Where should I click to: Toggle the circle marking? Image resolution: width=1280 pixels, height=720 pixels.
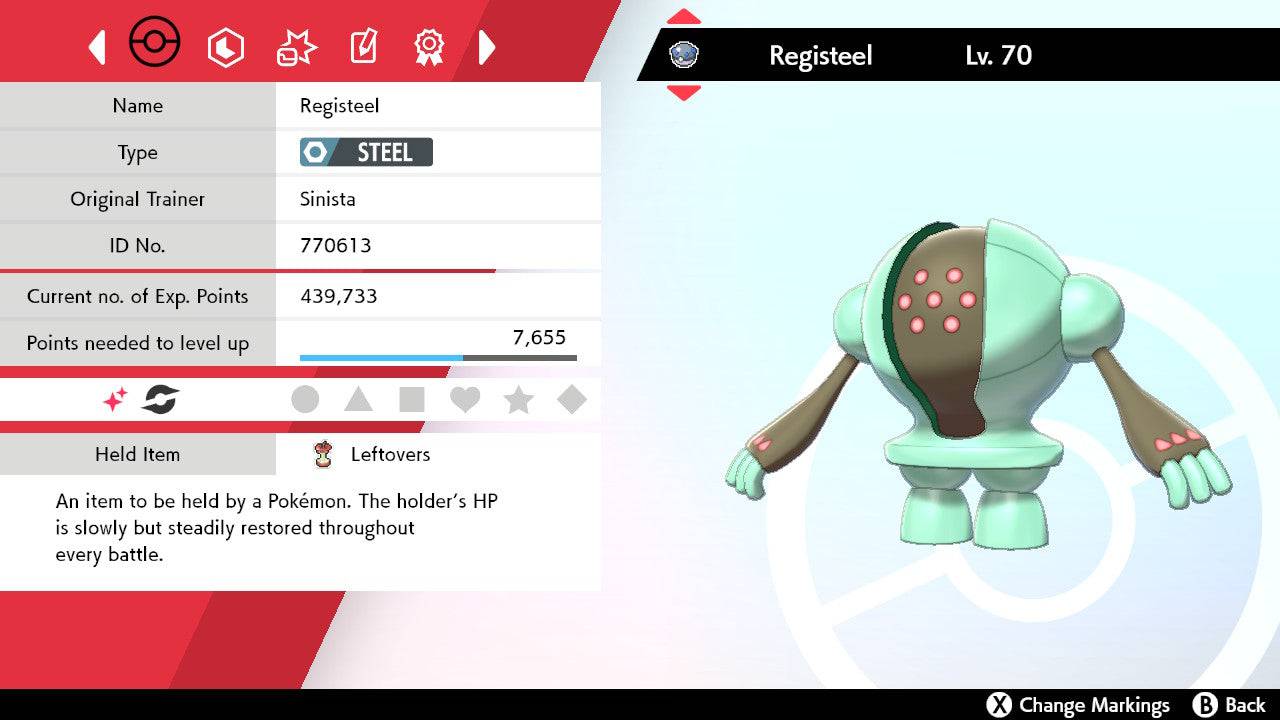click(305, 400)
